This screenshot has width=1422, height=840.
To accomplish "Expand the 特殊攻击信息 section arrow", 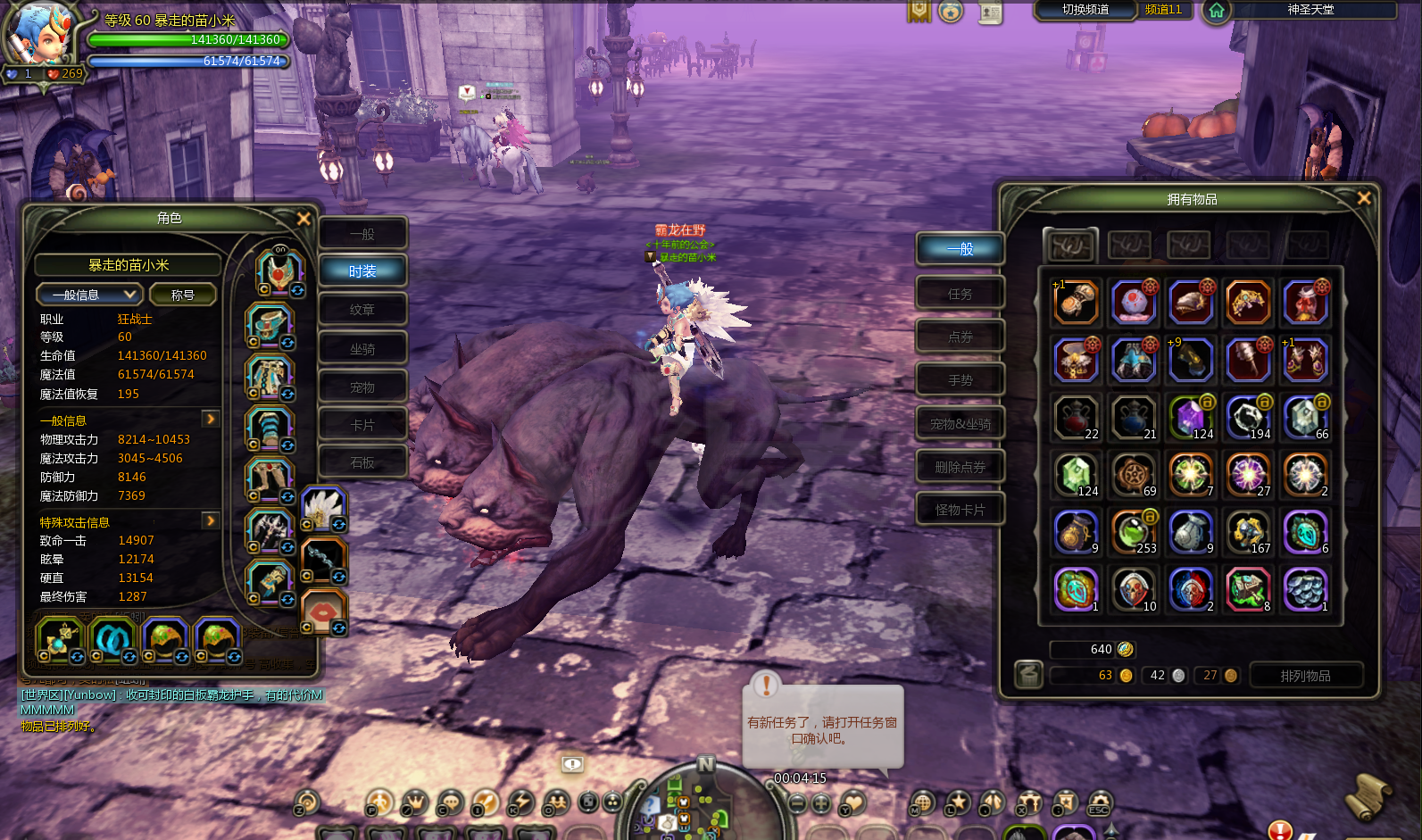I will pyautogui.click(x=211, y=520).
